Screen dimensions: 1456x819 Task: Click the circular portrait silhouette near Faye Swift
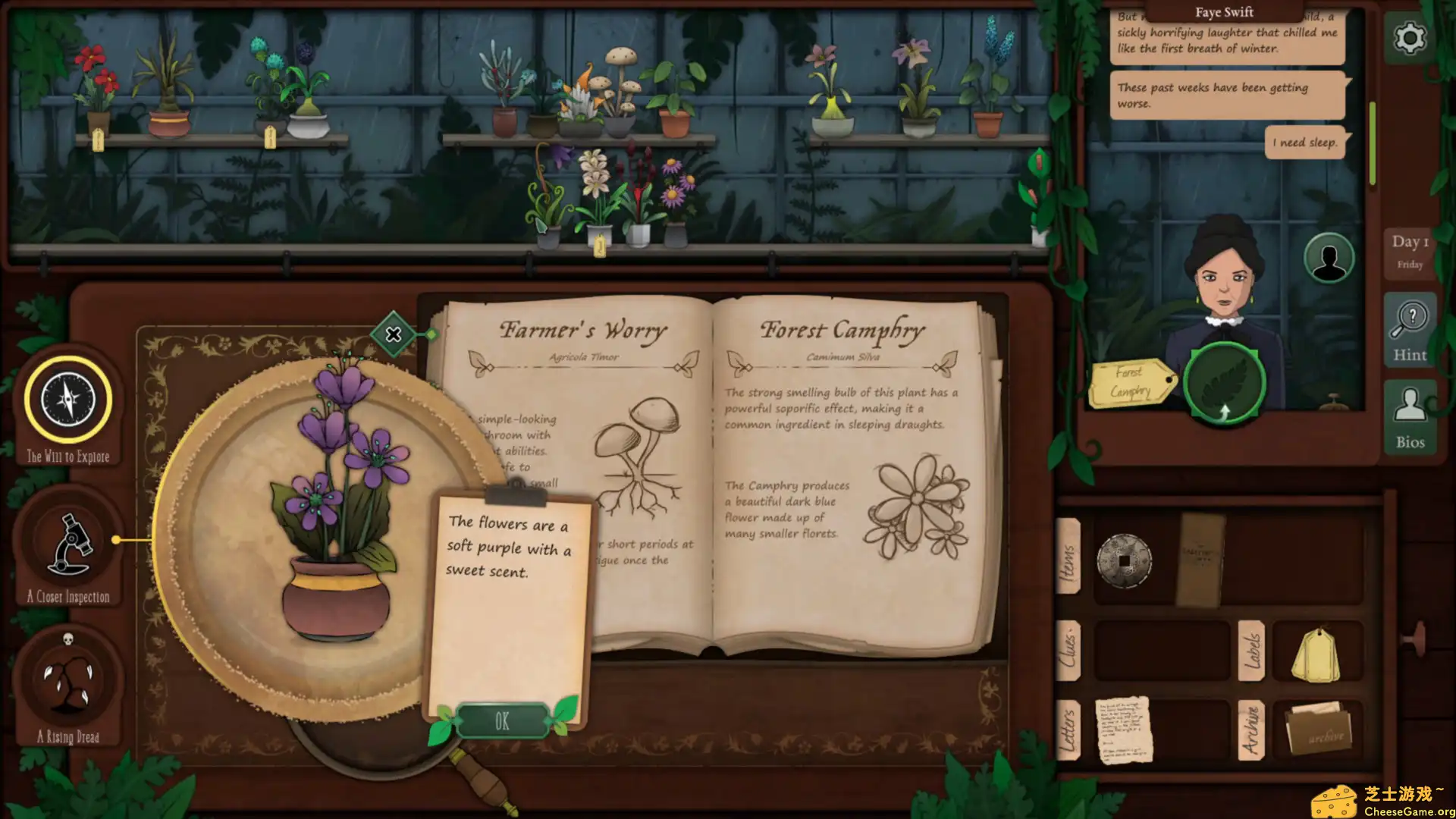coord(1328,258)
